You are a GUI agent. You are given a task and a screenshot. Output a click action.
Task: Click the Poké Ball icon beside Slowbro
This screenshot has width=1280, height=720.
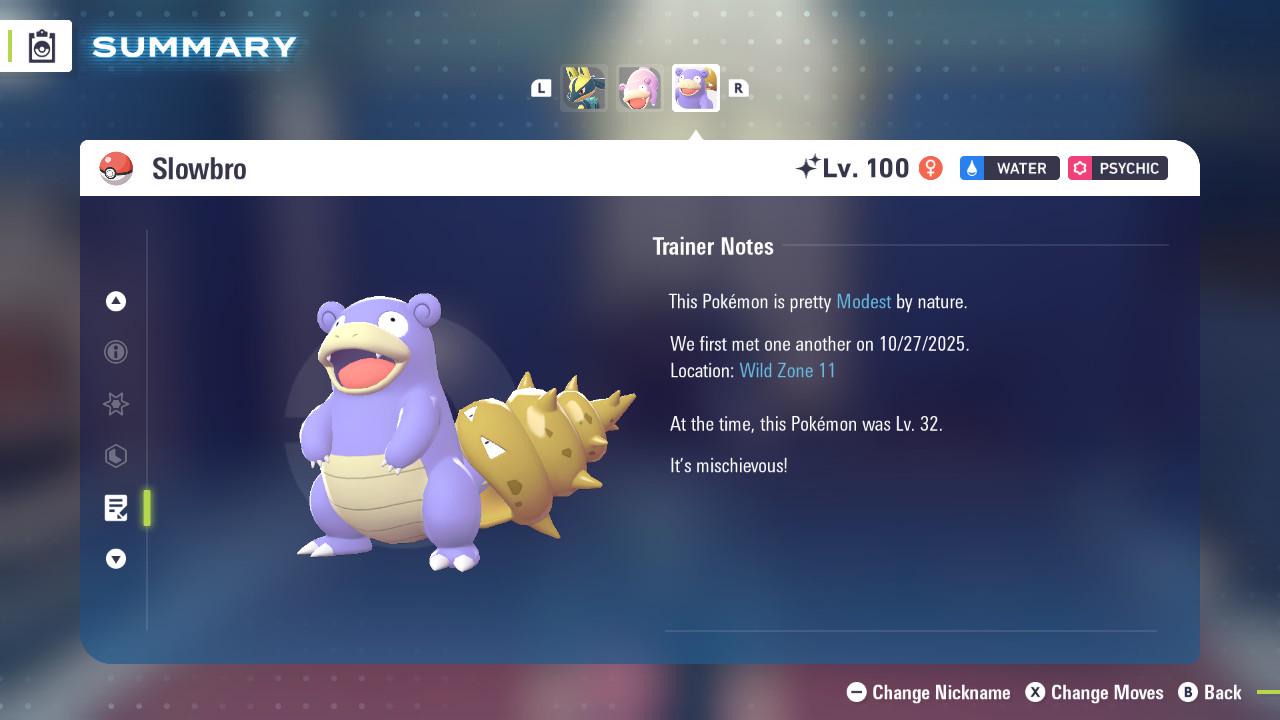tap(117, 168)
